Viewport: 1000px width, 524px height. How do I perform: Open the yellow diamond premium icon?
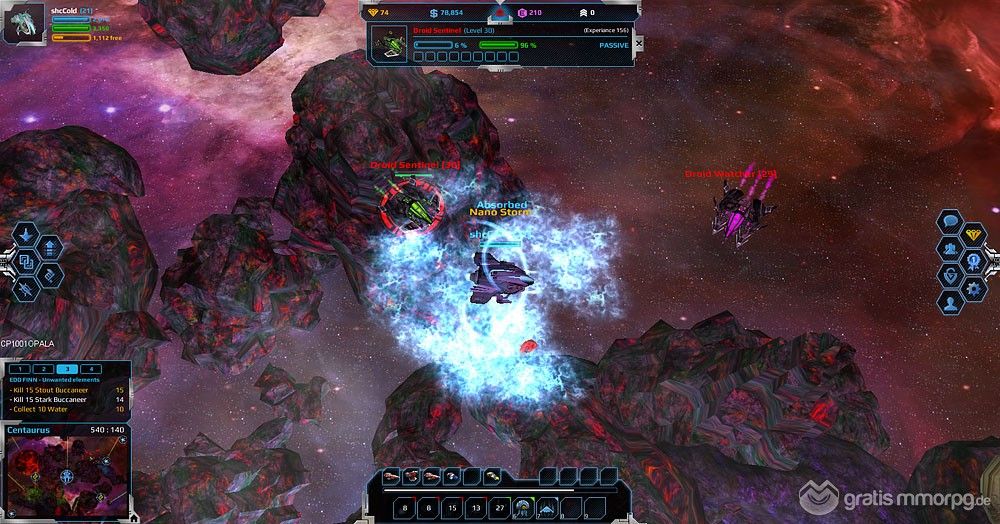coord(975,235)
